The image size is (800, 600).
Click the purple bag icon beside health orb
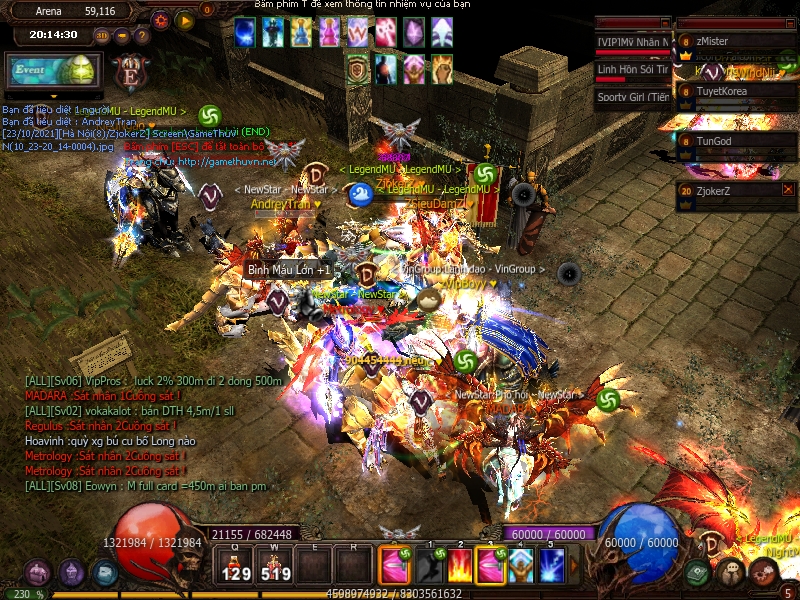[38, 573]
